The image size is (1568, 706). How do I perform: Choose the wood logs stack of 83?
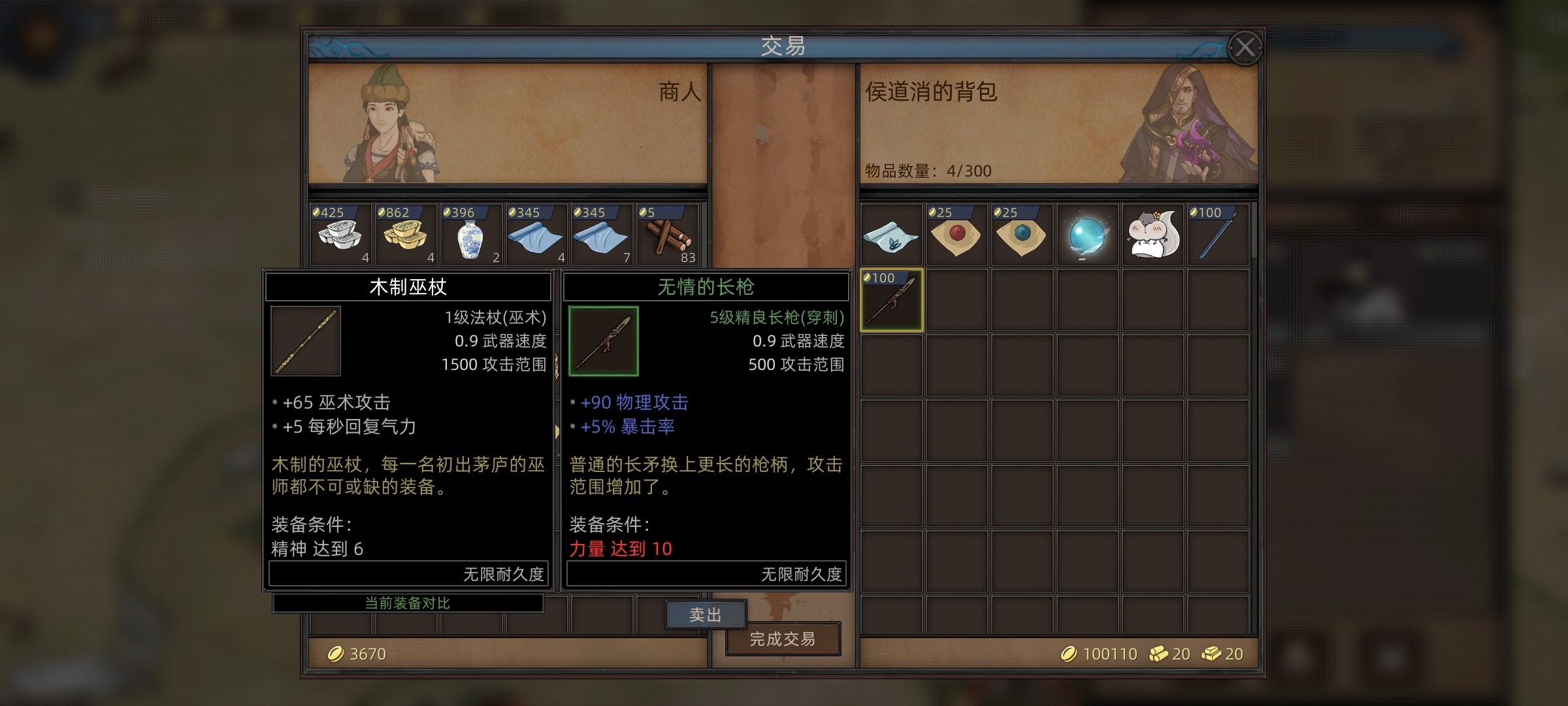[667, 235]
